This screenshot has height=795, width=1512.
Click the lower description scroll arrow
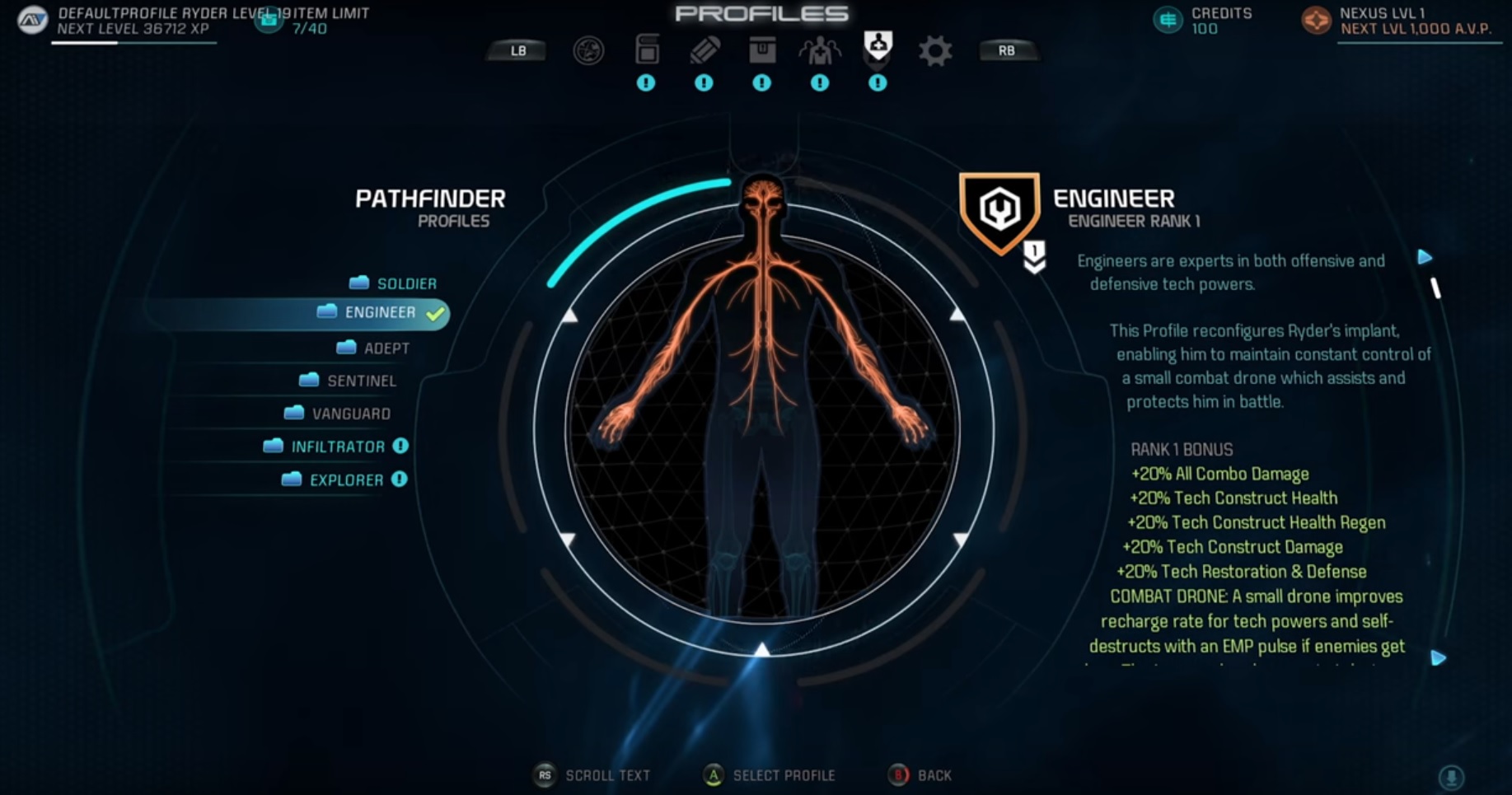[1438, 658]
